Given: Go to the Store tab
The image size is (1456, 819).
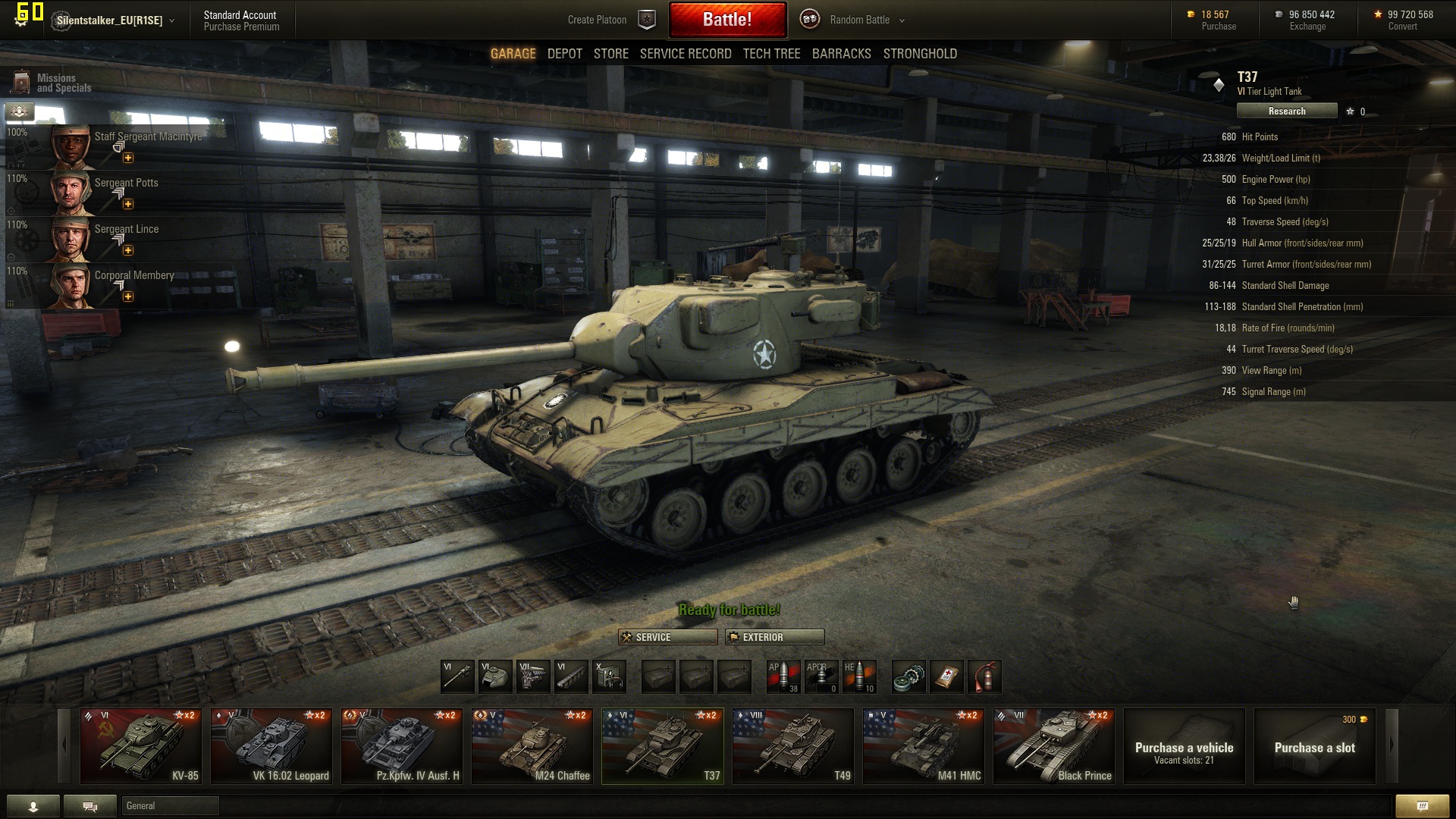Looking at the screenshot, I should click(610, 54).
